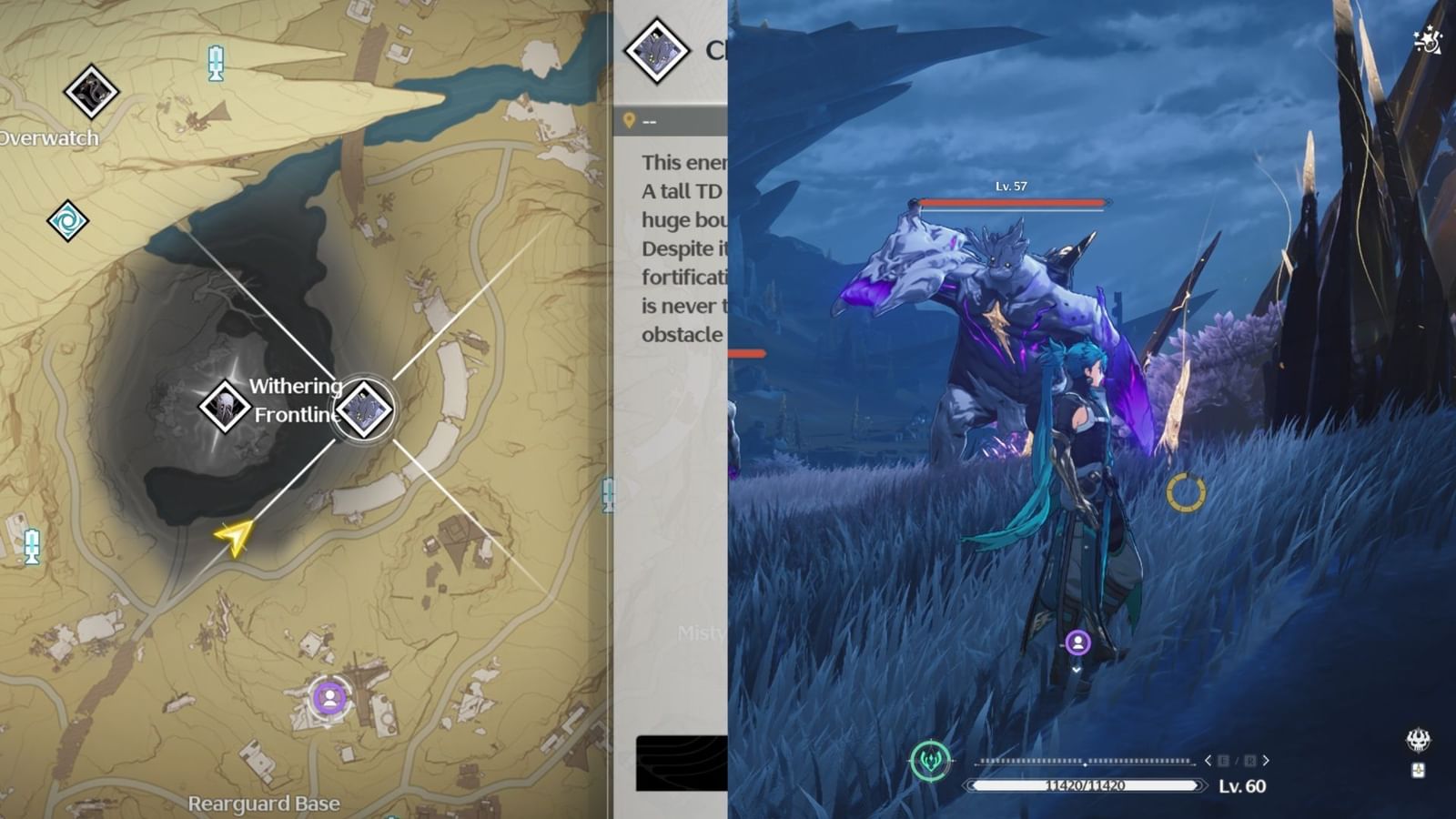Image resolution: width=1456 pixels, height=819 pixels.
Task: Click the 11420/11420 health bar
Action: click(1084, 784)
